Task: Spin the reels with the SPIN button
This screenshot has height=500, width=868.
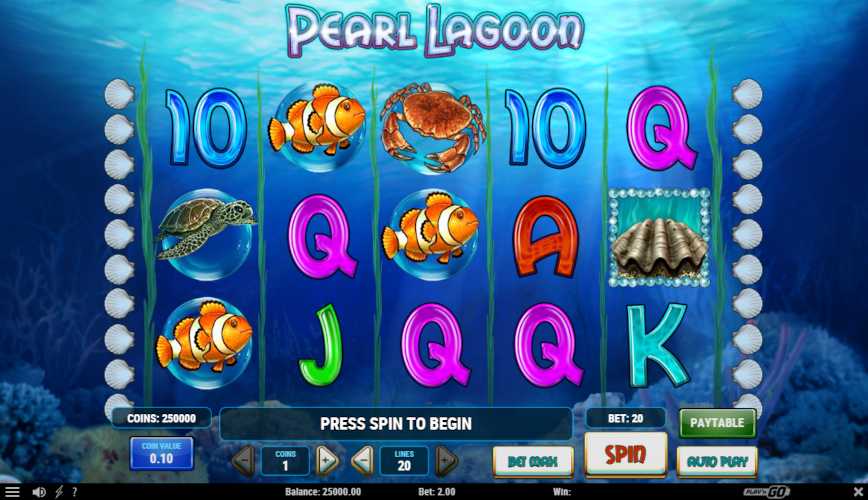Action: click(625, 456)
